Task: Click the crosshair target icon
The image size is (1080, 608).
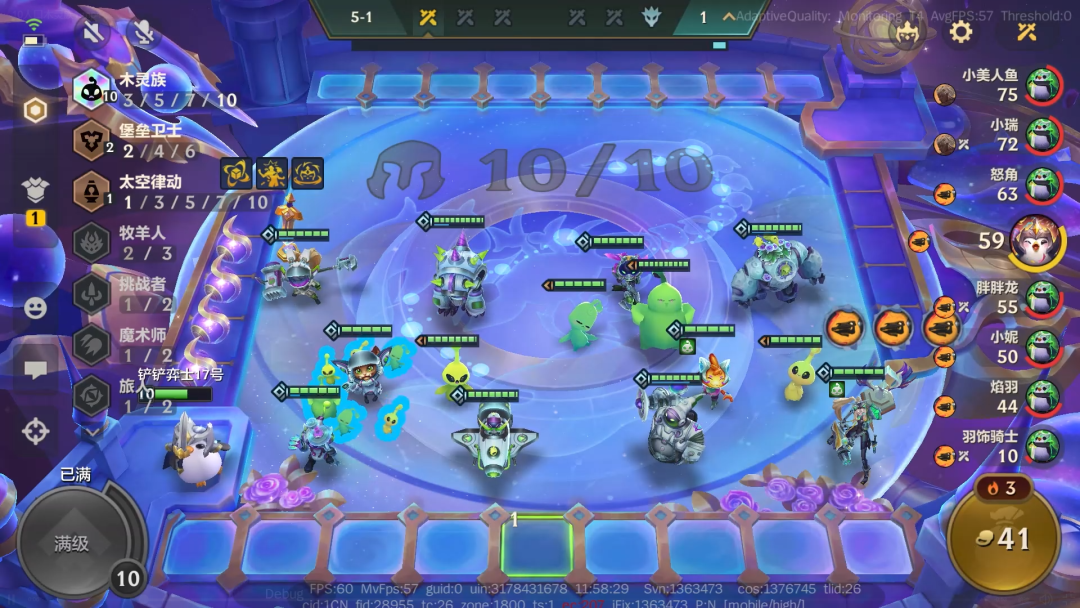Action: (35, 432)
